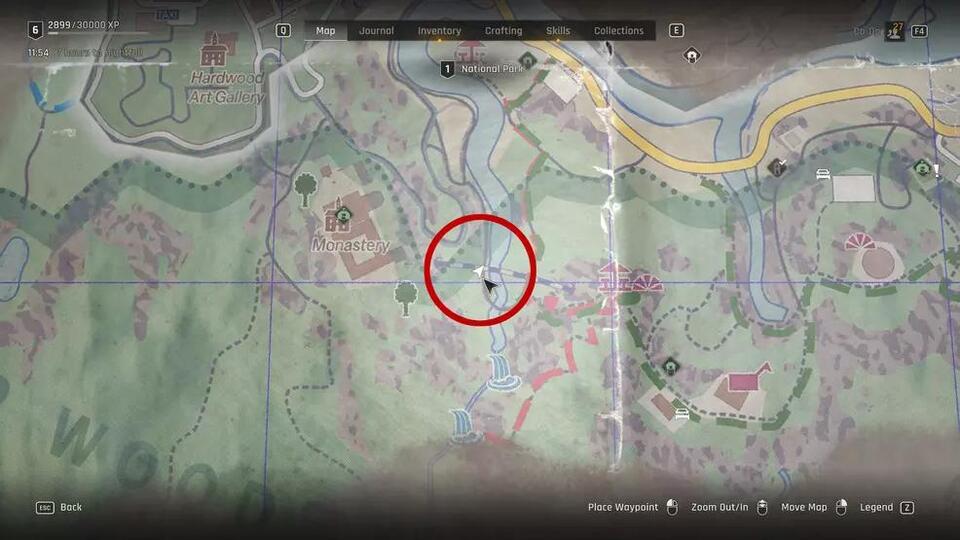This screenshot has height=540, width=960.
Task: Click the white player position arrow
Action: coord(478,273)
